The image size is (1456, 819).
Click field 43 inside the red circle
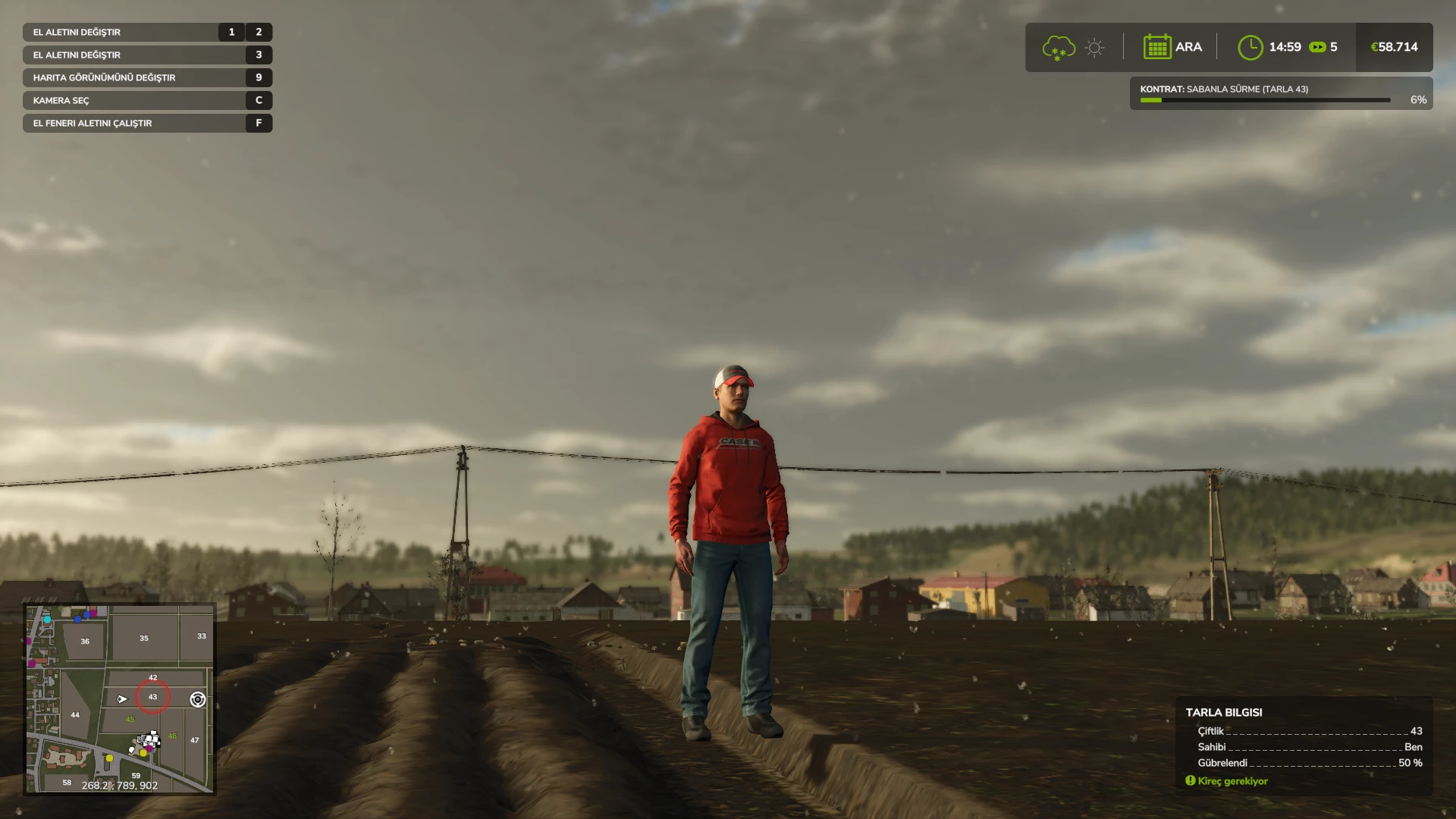(x=153, y=697)
